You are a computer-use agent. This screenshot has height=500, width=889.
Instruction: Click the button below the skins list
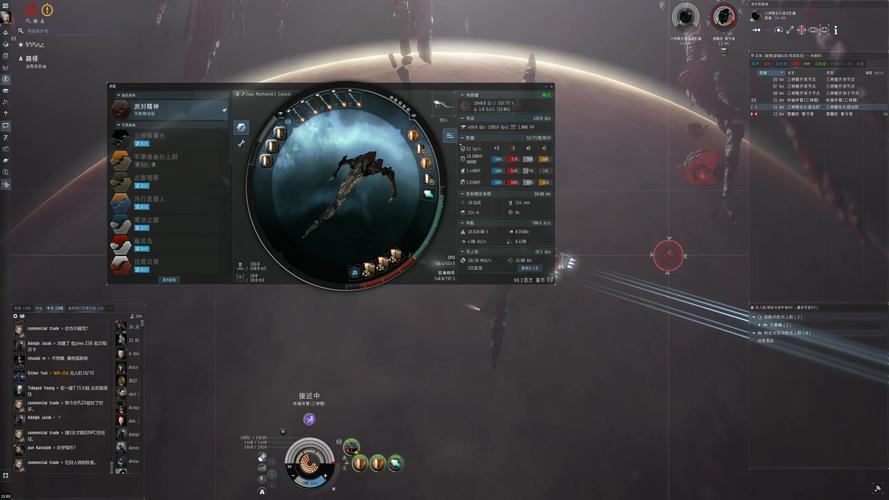tap(170, 280)
